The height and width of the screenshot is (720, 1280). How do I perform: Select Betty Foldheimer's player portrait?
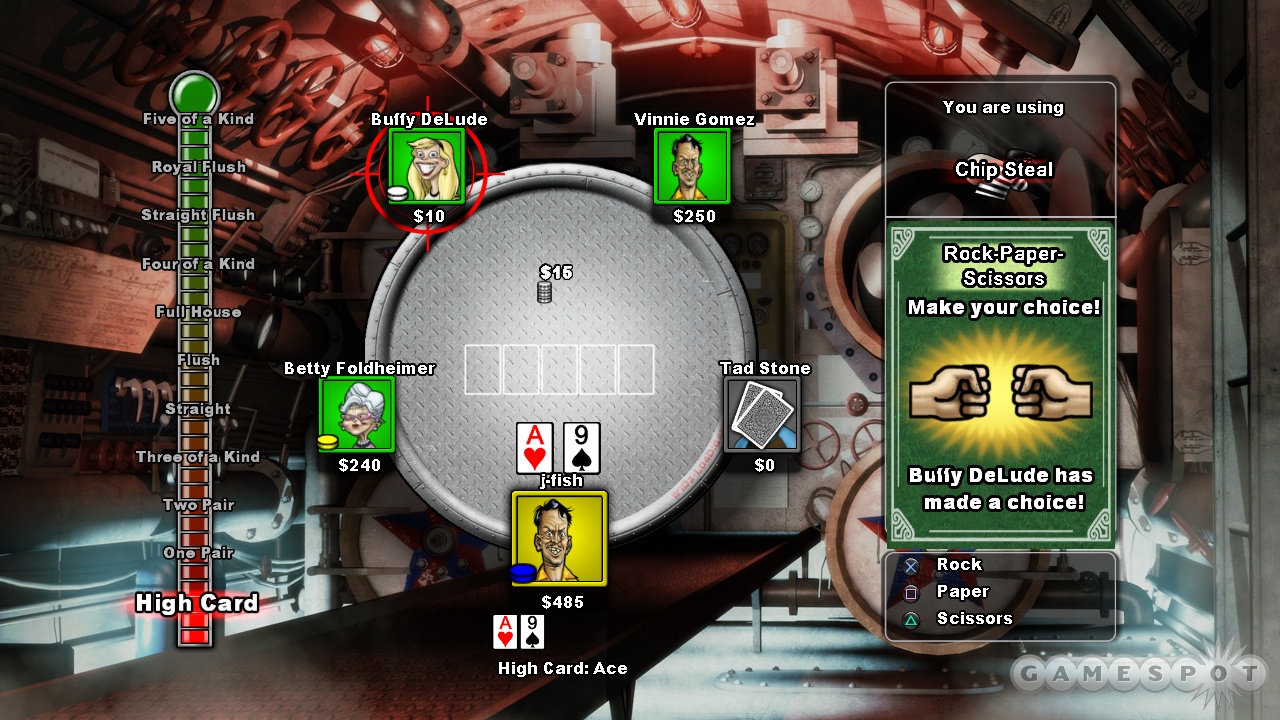[357, 414]
